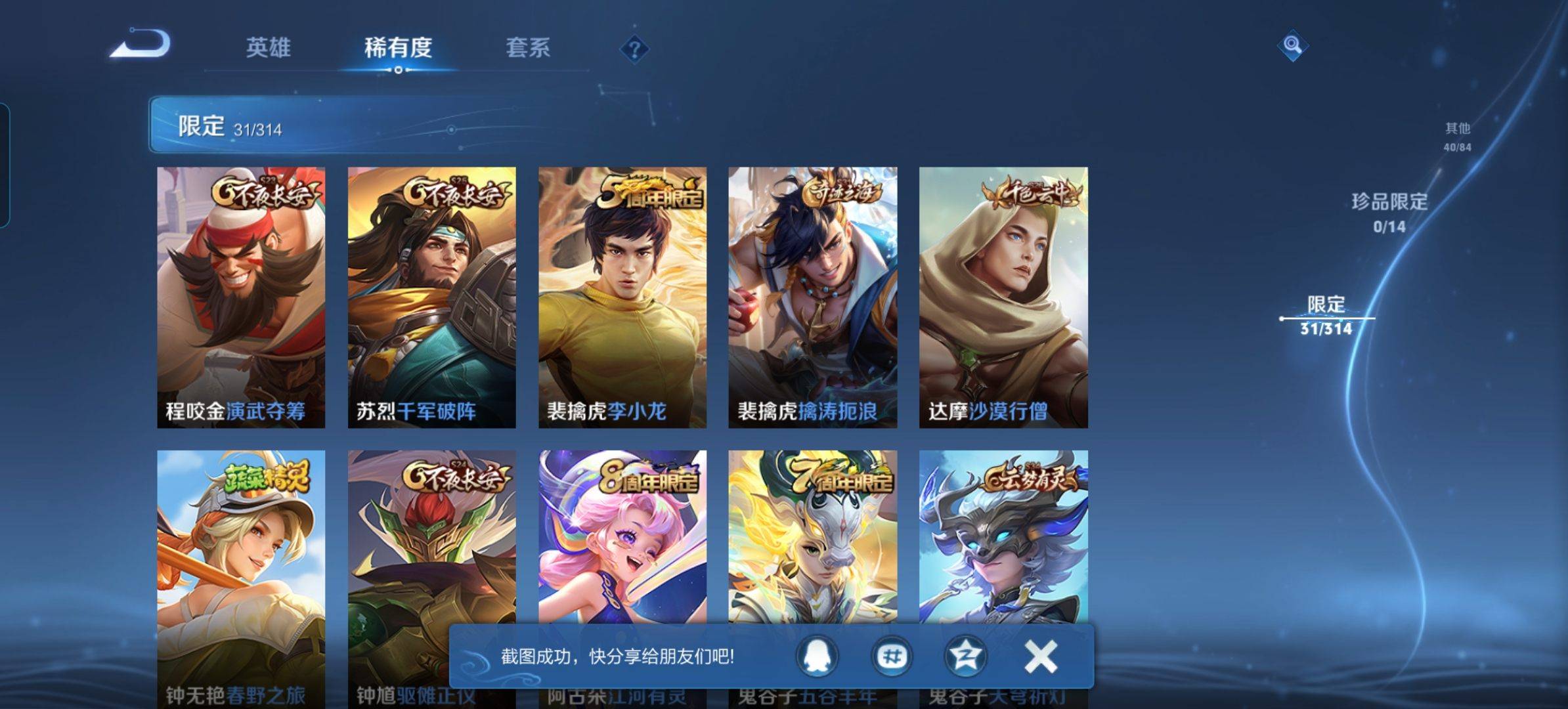Switch to the 英雄 tab

268,48
